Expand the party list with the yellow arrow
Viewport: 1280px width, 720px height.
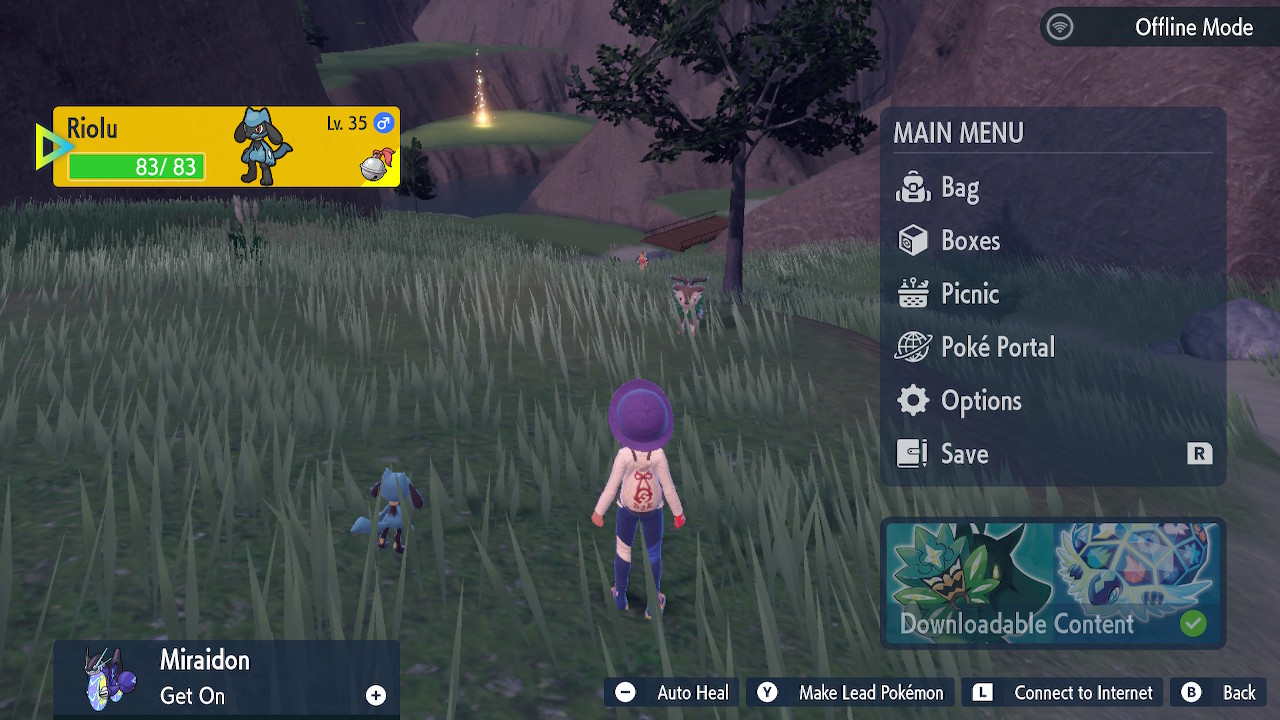coord(50,145)
